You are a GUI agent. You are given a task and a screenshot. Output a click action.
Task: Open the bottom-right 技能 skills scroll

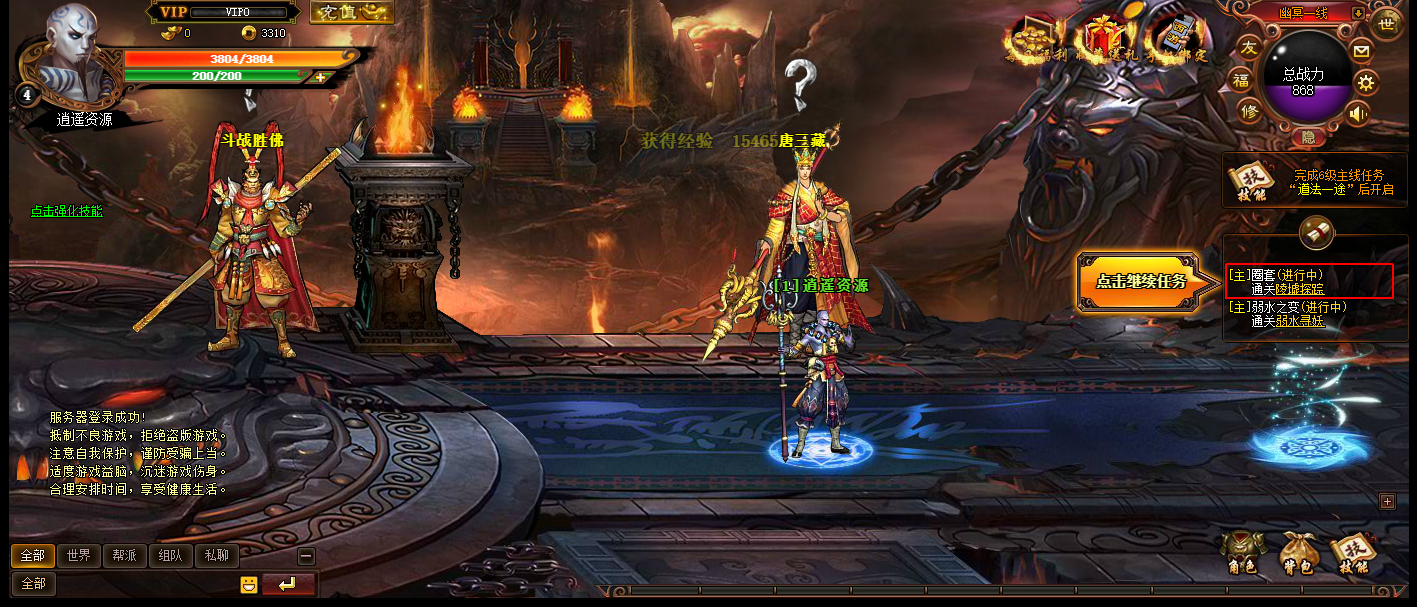click(1353, 553)
